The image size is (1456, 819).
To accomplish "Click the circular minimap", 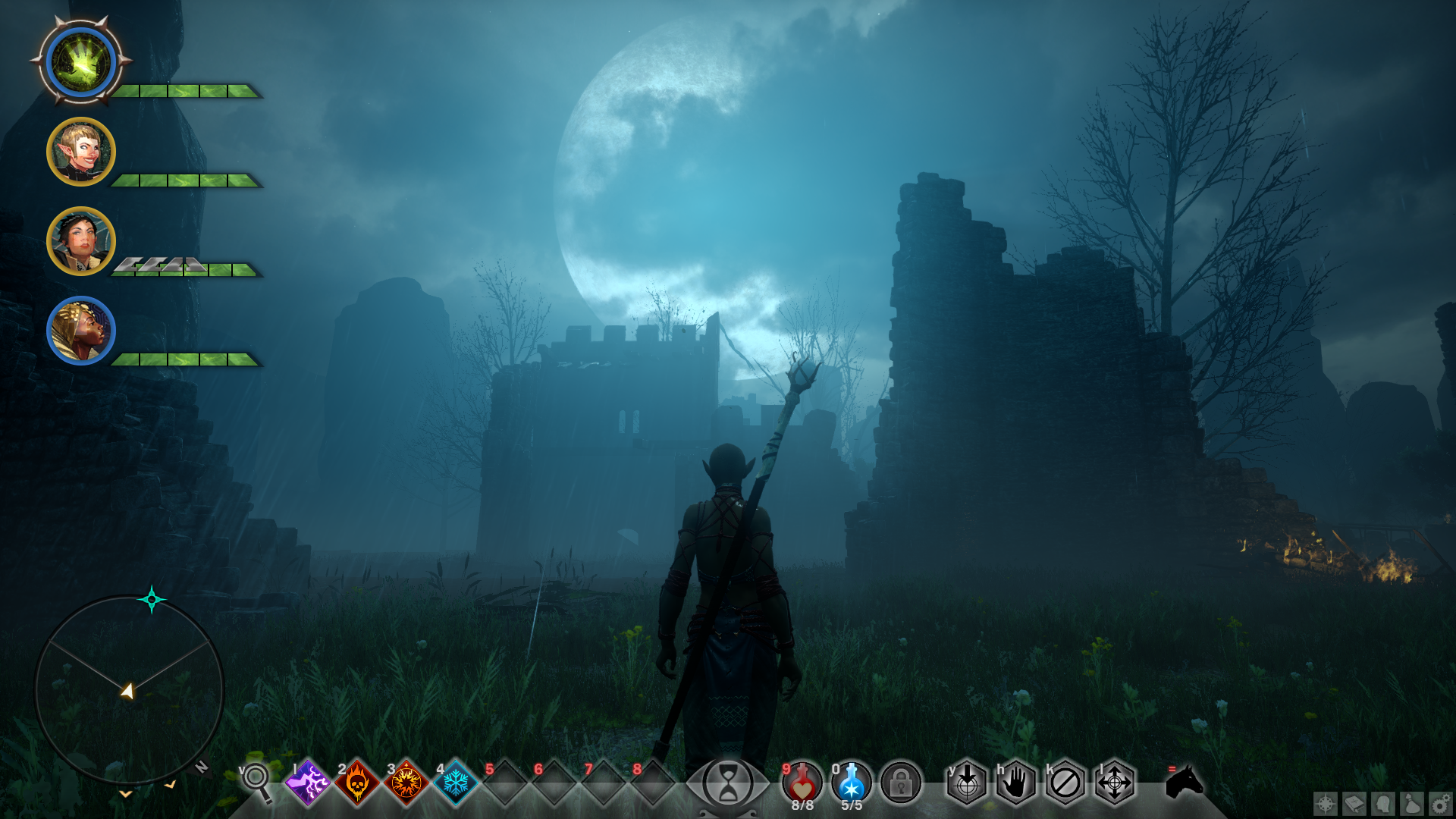I will [x=129, y=689].
